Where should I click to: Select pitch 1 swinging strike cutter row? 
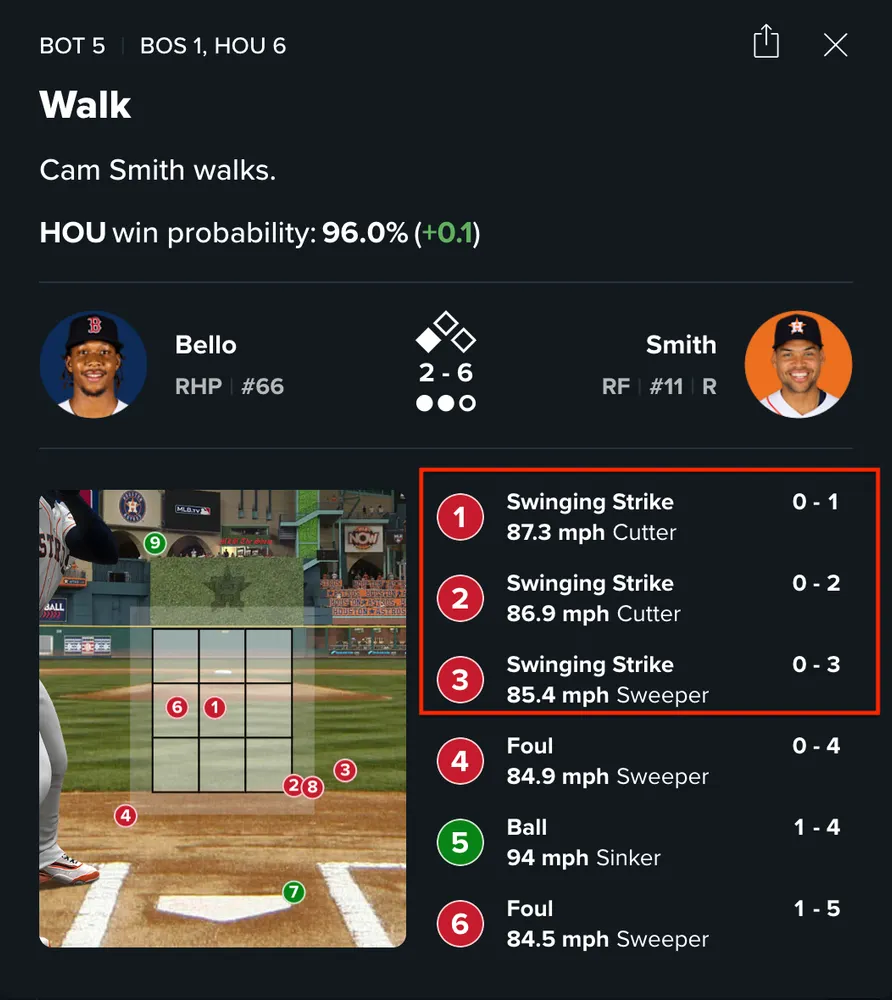(638, 517)
